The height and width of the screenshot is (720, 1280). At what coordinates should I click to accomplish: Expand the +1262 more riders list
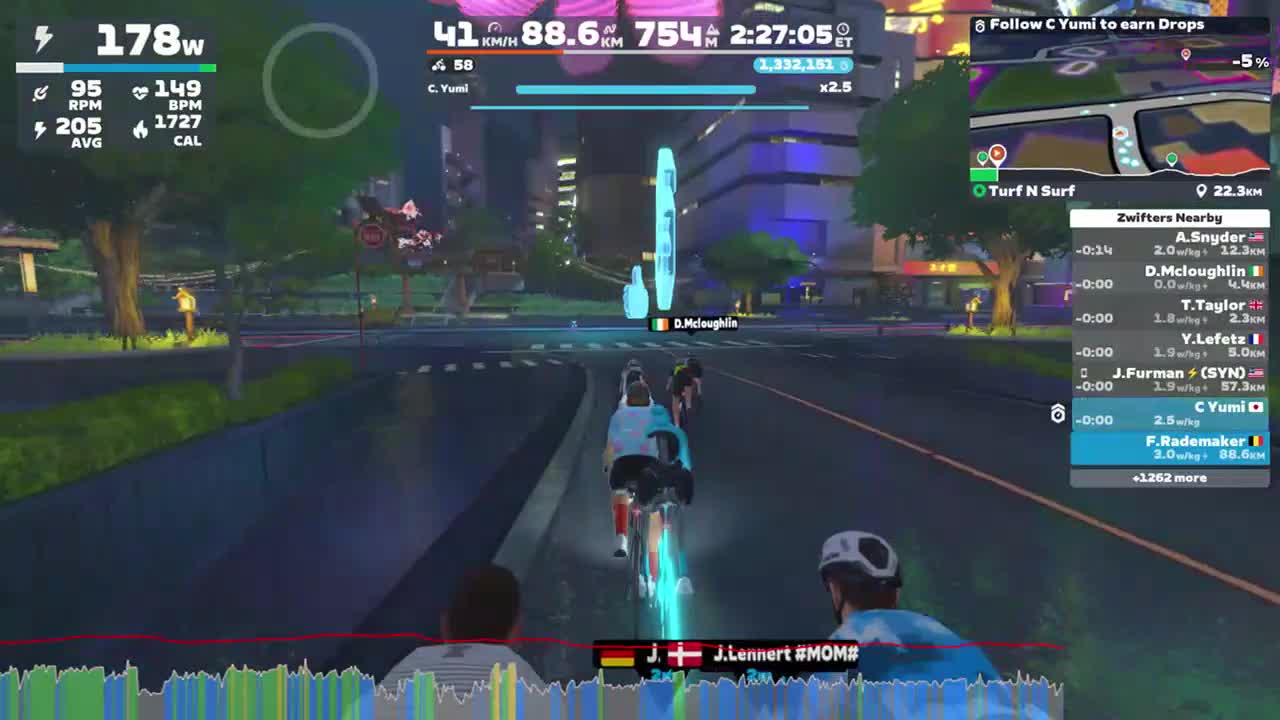[x=1171, y=478]
